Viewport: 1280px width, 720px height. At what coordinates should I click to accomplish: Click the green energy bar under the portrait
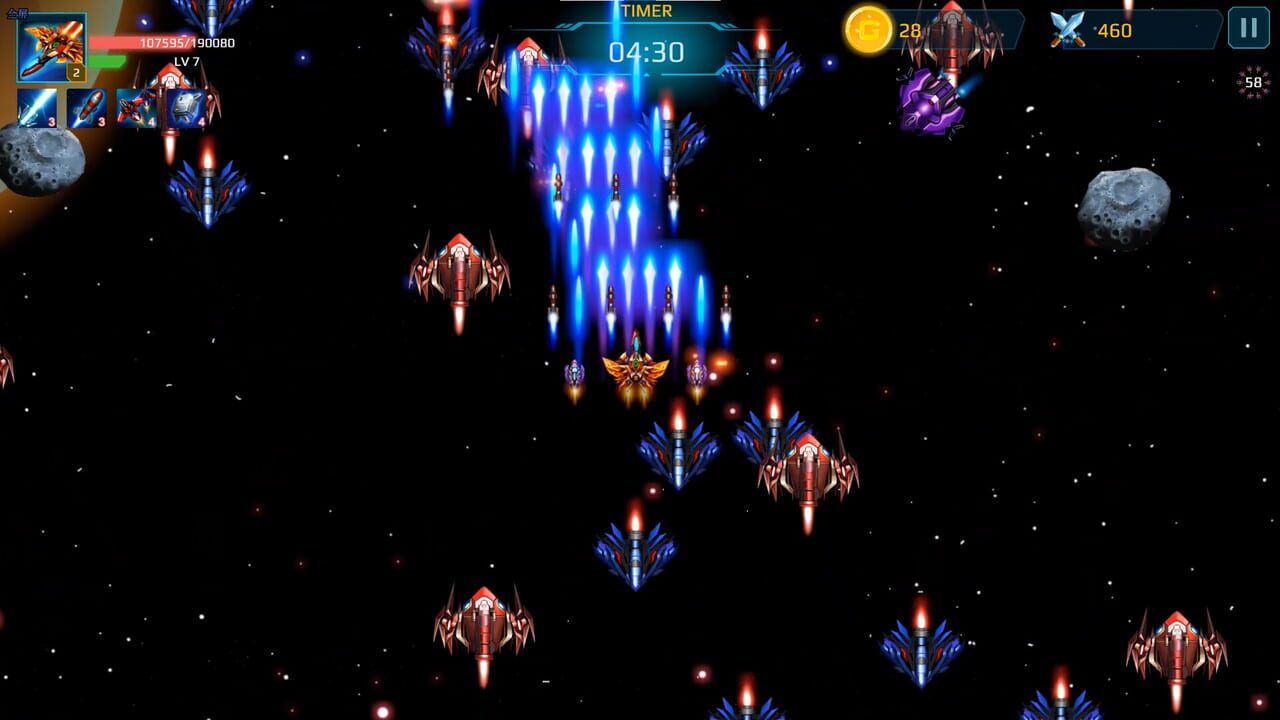107,60
